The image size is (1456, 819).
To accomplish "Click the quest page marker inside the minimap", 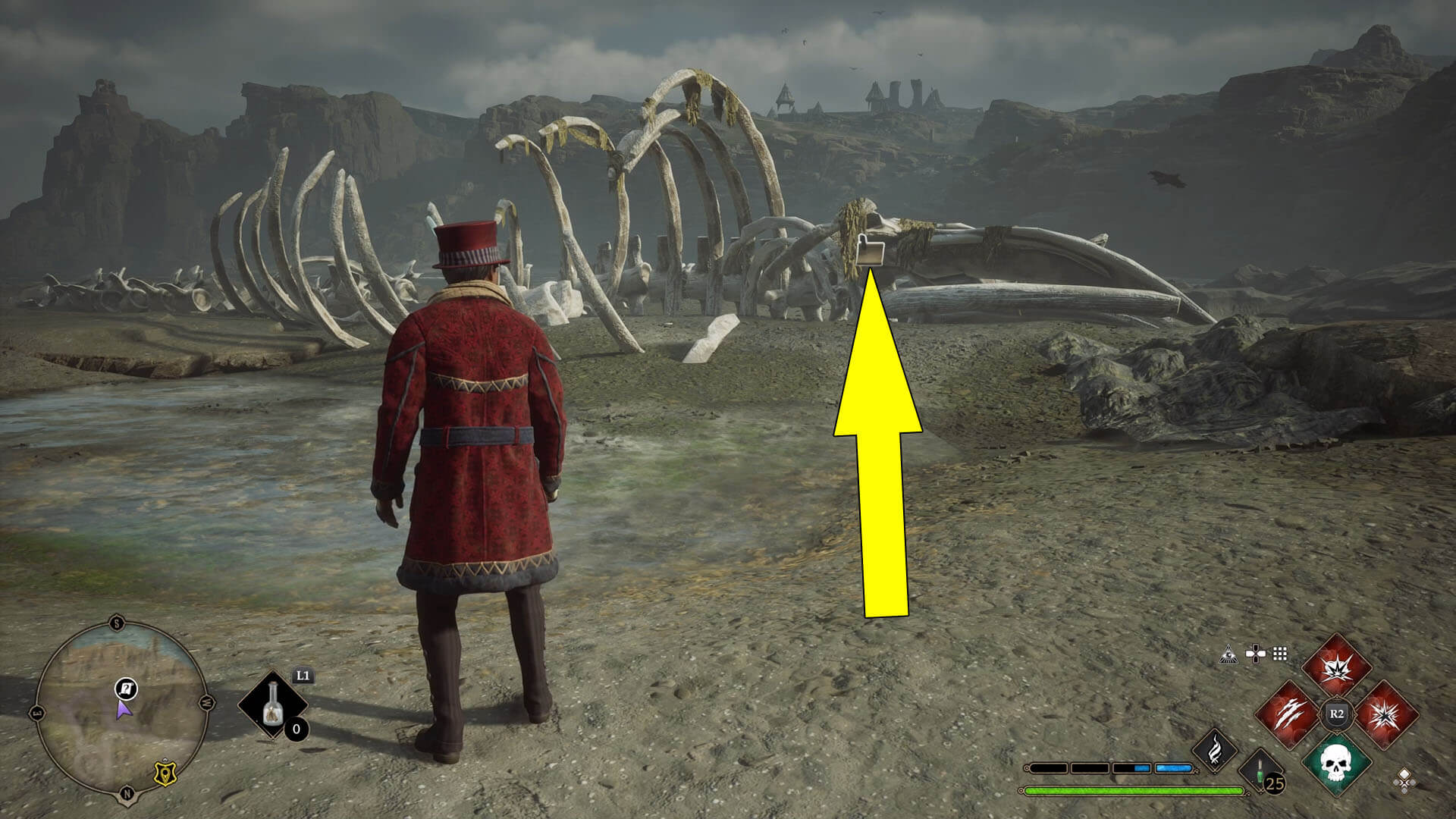I will coord(125,690).
